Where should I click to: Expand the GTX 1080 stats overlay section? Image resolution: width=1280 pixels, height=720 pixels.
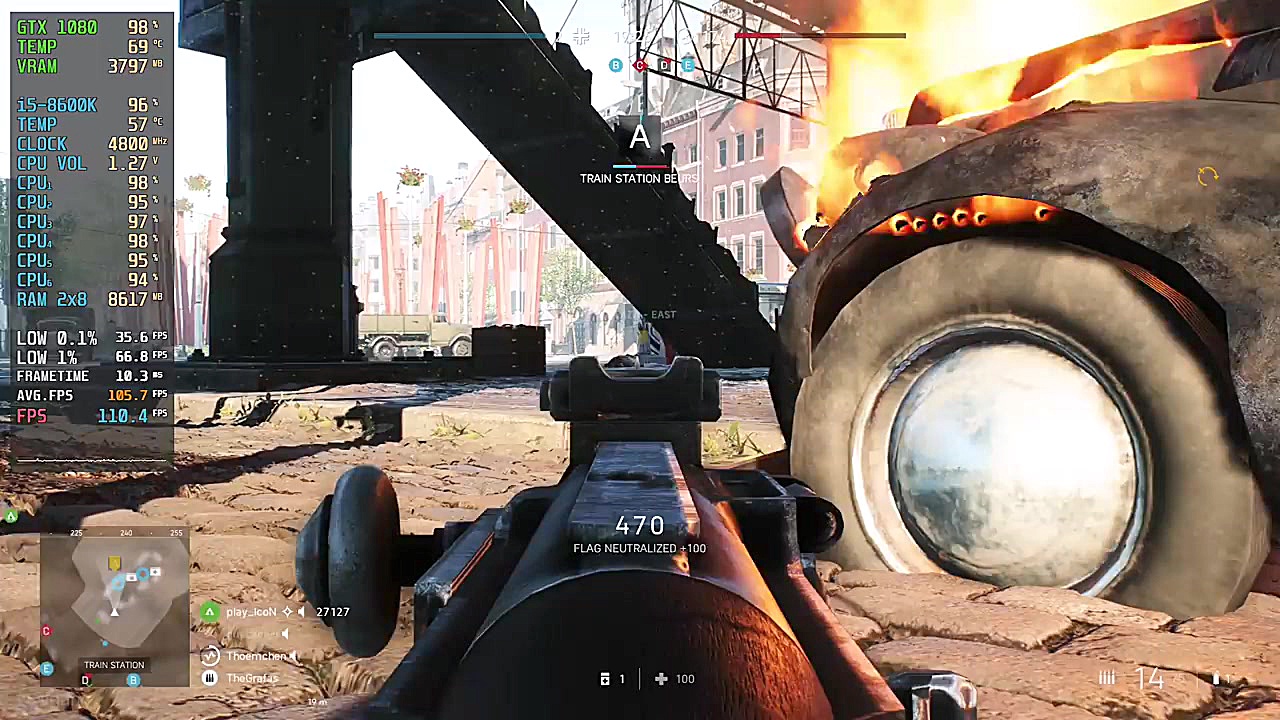click(60, 27)
